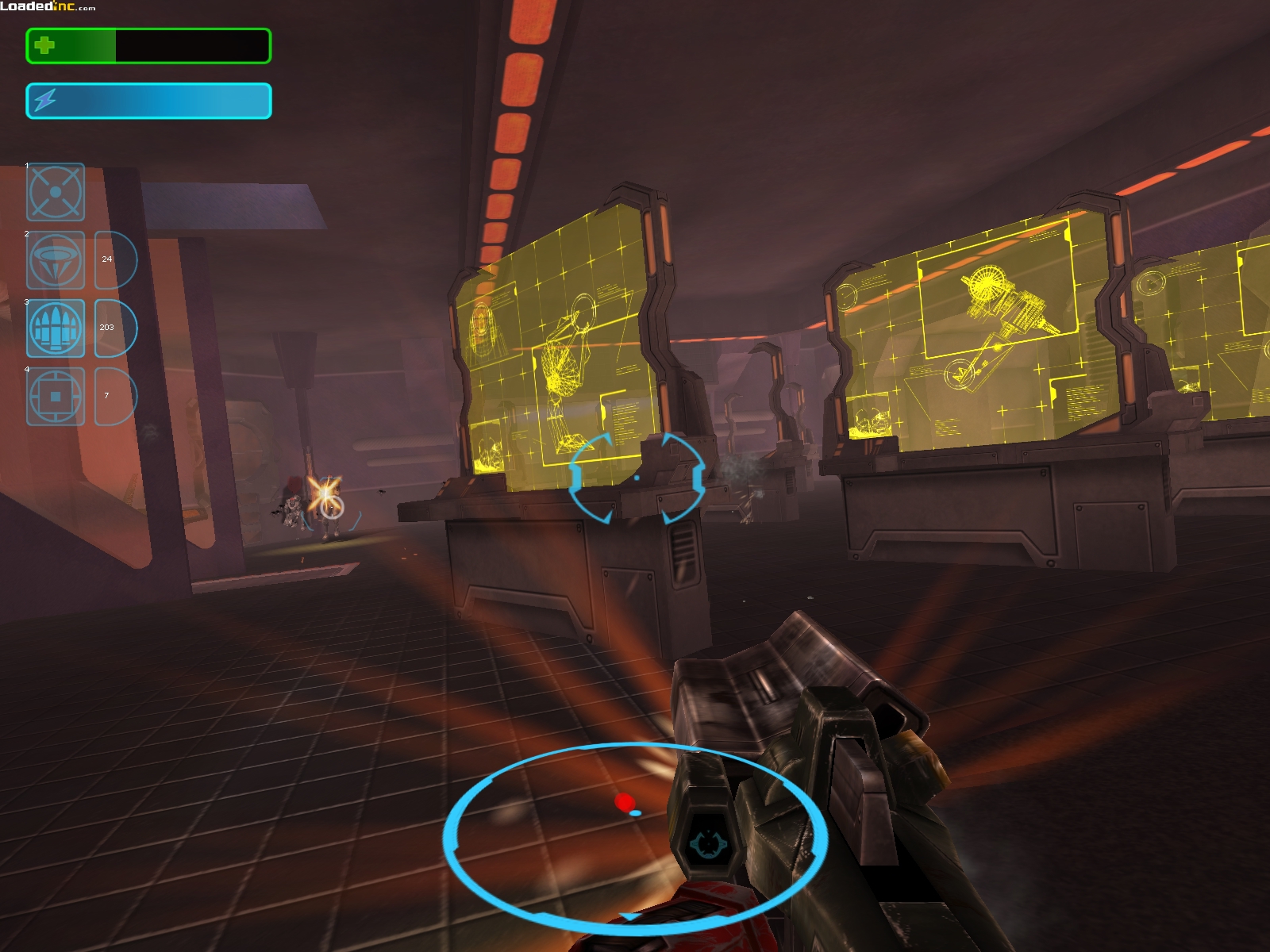Select weapon slot 4 anti-armor icon
1270x952 pixels.
56,395
